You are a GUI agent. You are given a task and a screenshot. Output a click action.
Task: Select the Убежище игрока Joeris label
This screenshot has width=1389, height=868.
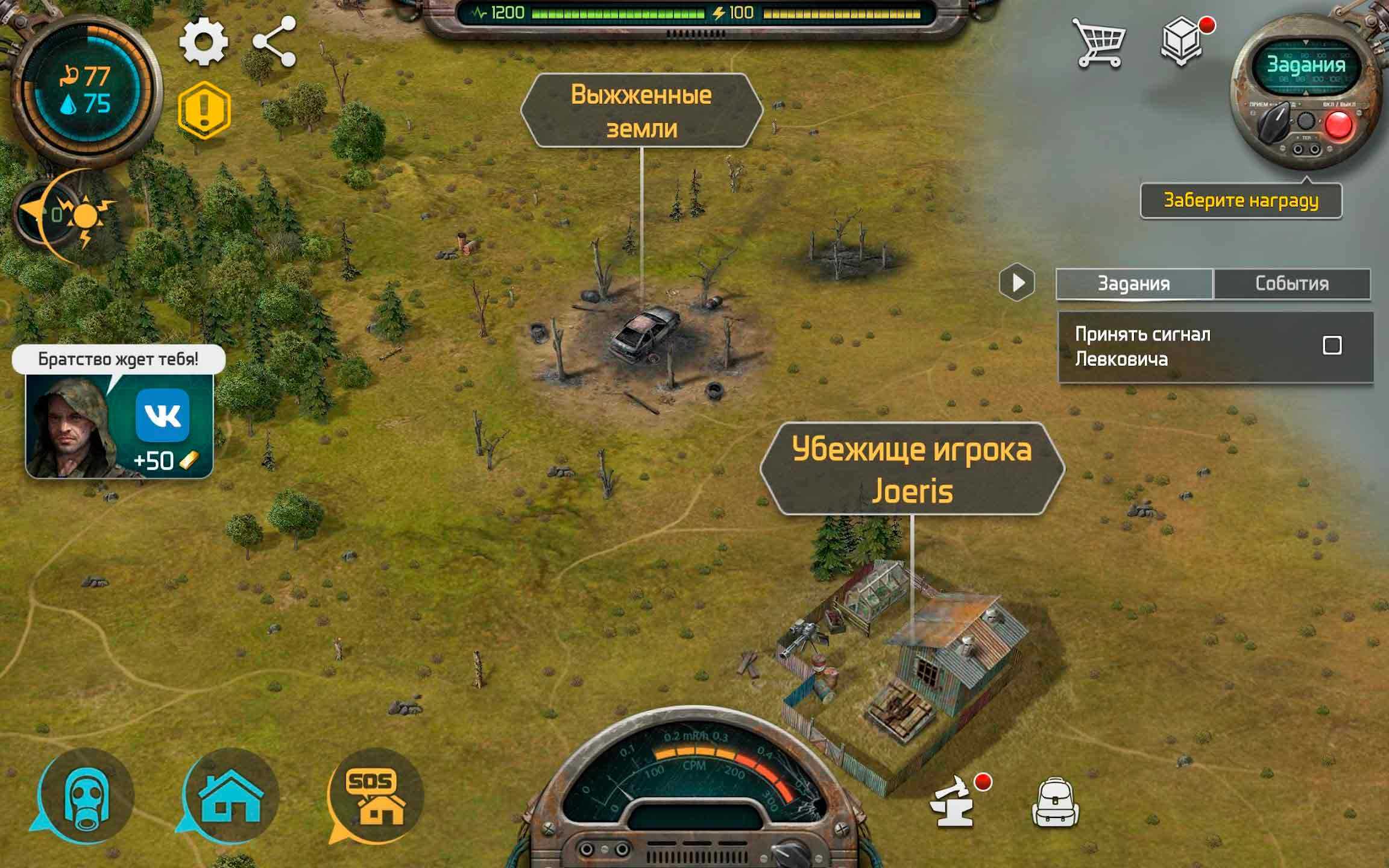click(x=912, y=470)
